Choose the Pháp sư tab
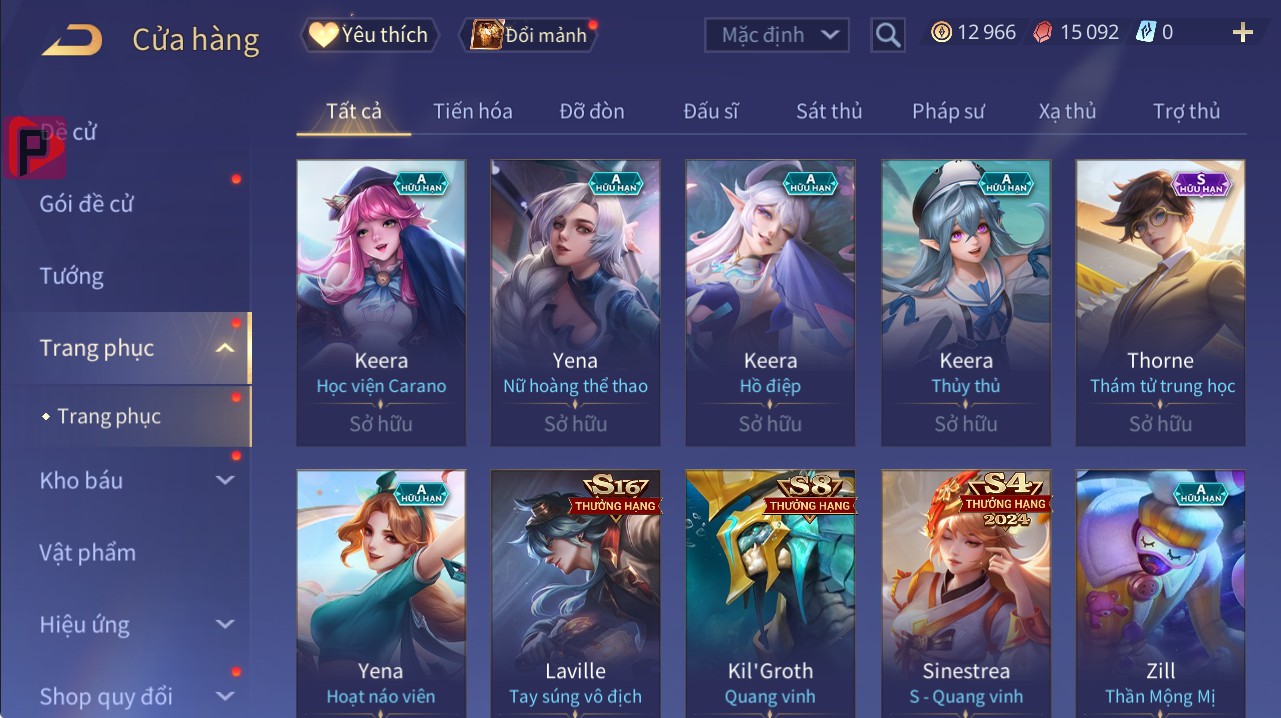The height and width of the screenshot is (718, 1281). pyautogui.click(x=948, y=111)
